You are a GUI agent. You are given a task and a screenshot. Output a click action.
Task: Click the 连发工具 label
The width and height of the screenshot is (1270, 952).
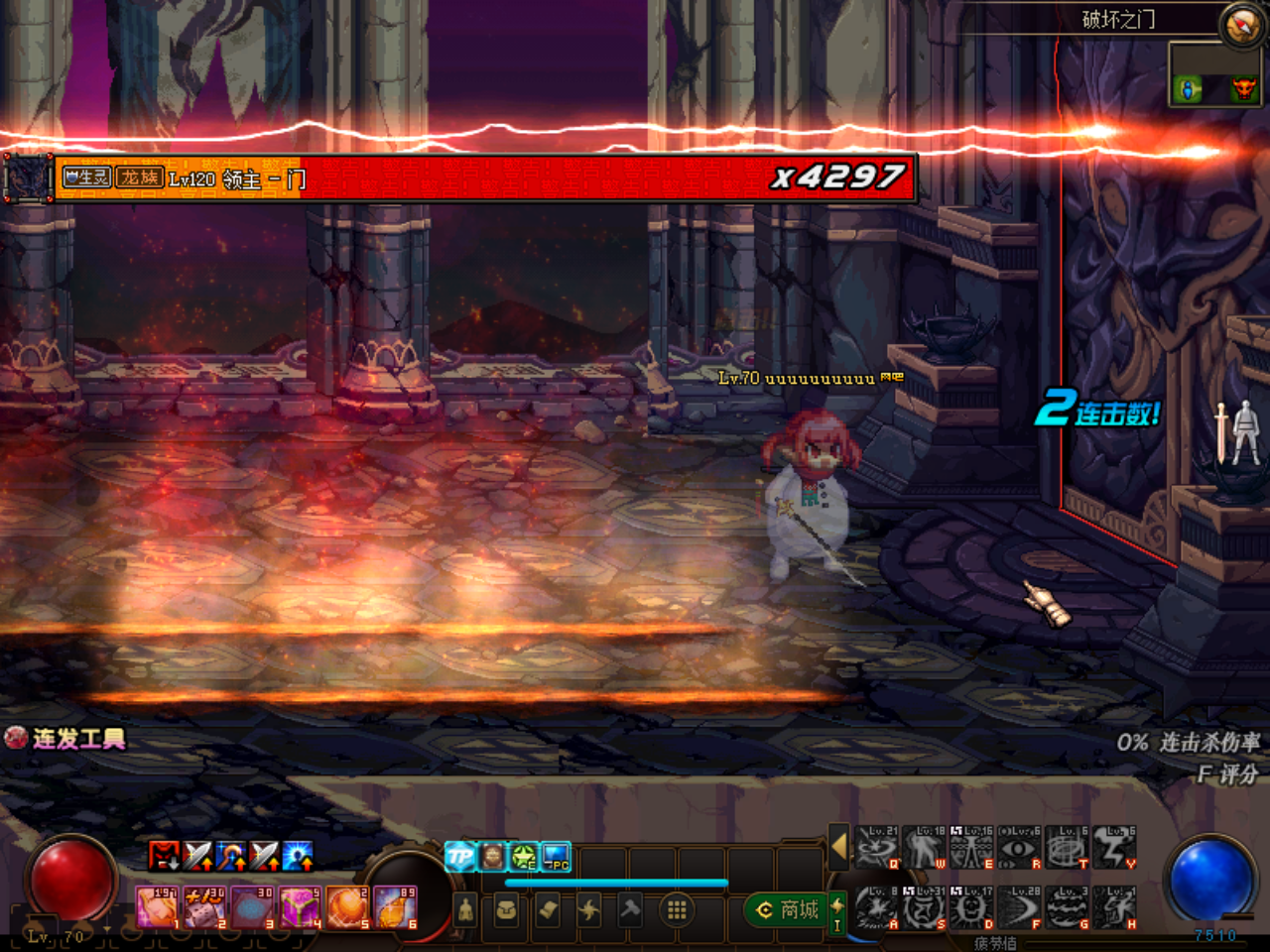click(67, 739)
